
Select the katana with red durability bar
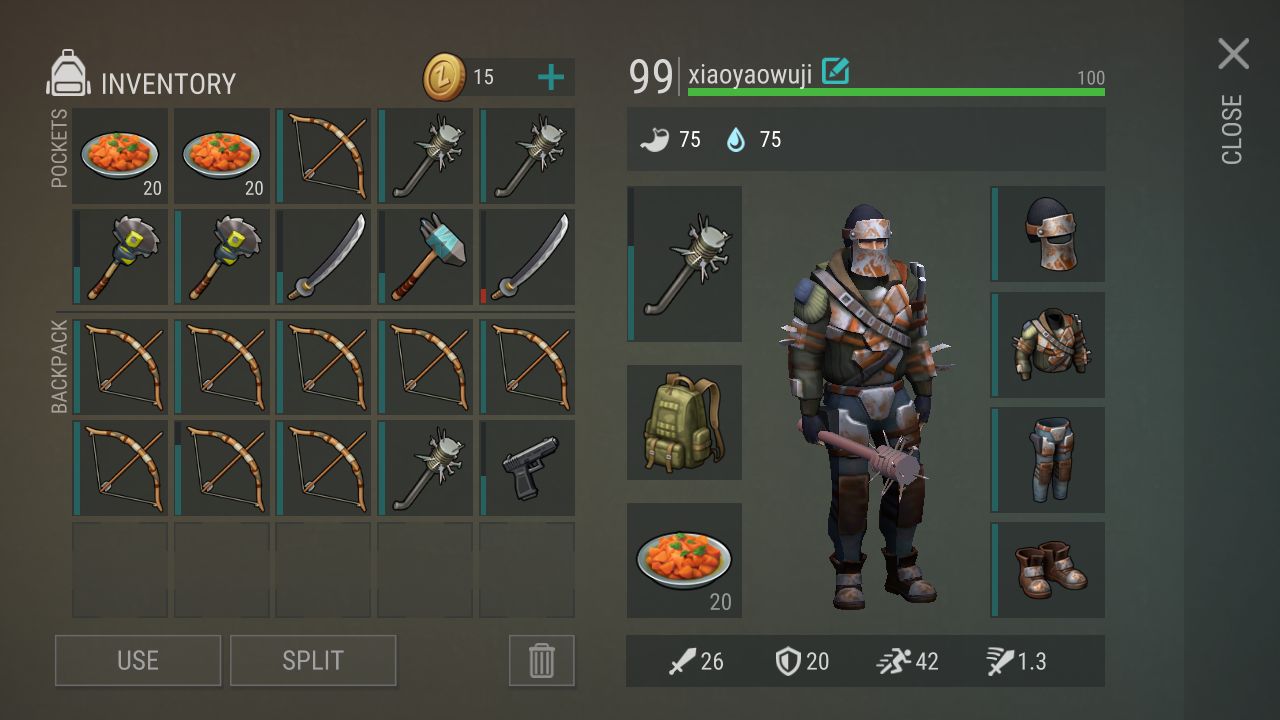(528, 257)
